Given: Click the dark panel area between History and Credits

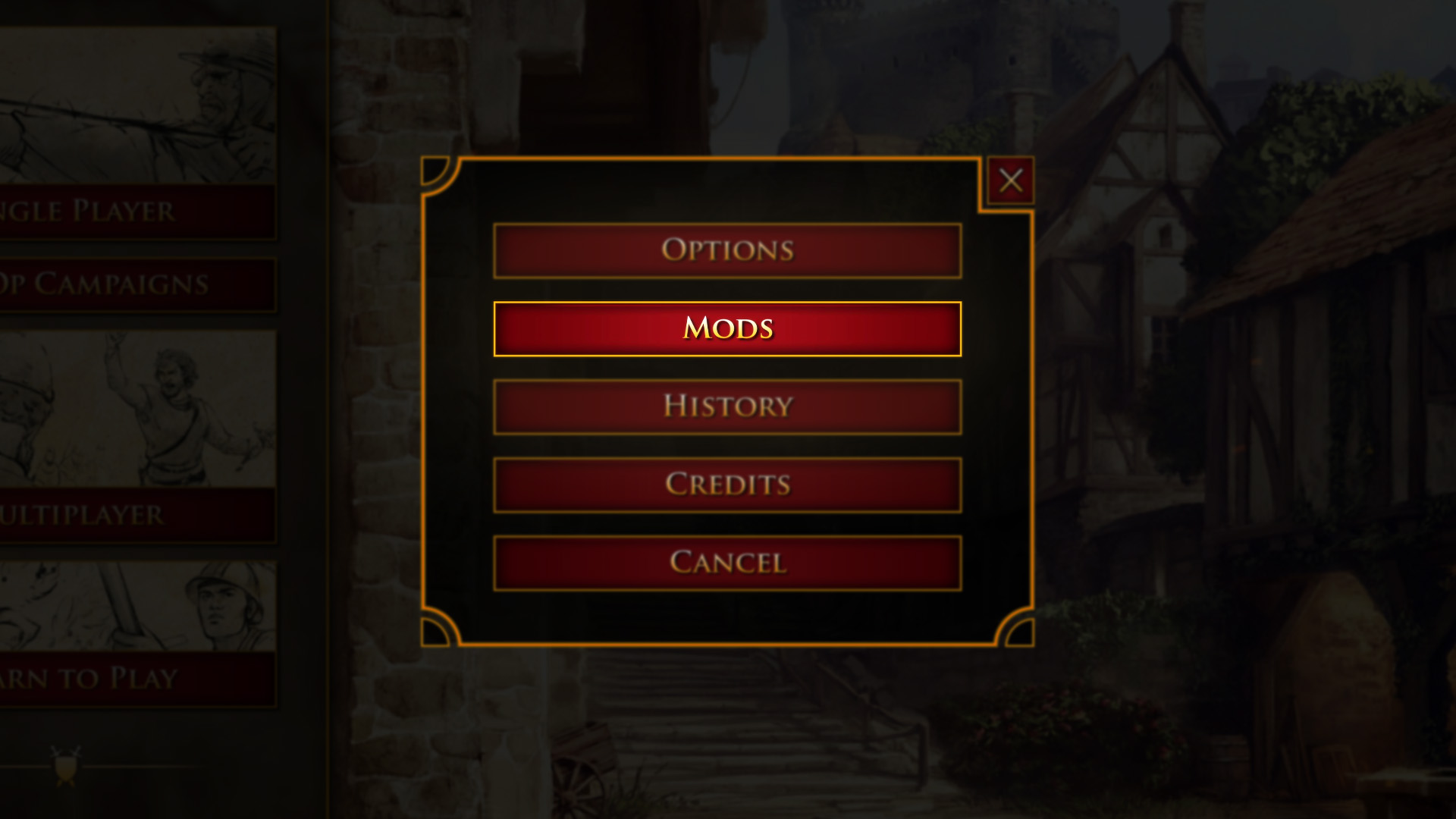Looking at the screenshot, I should pyautogui.click(x=726, y=446).
